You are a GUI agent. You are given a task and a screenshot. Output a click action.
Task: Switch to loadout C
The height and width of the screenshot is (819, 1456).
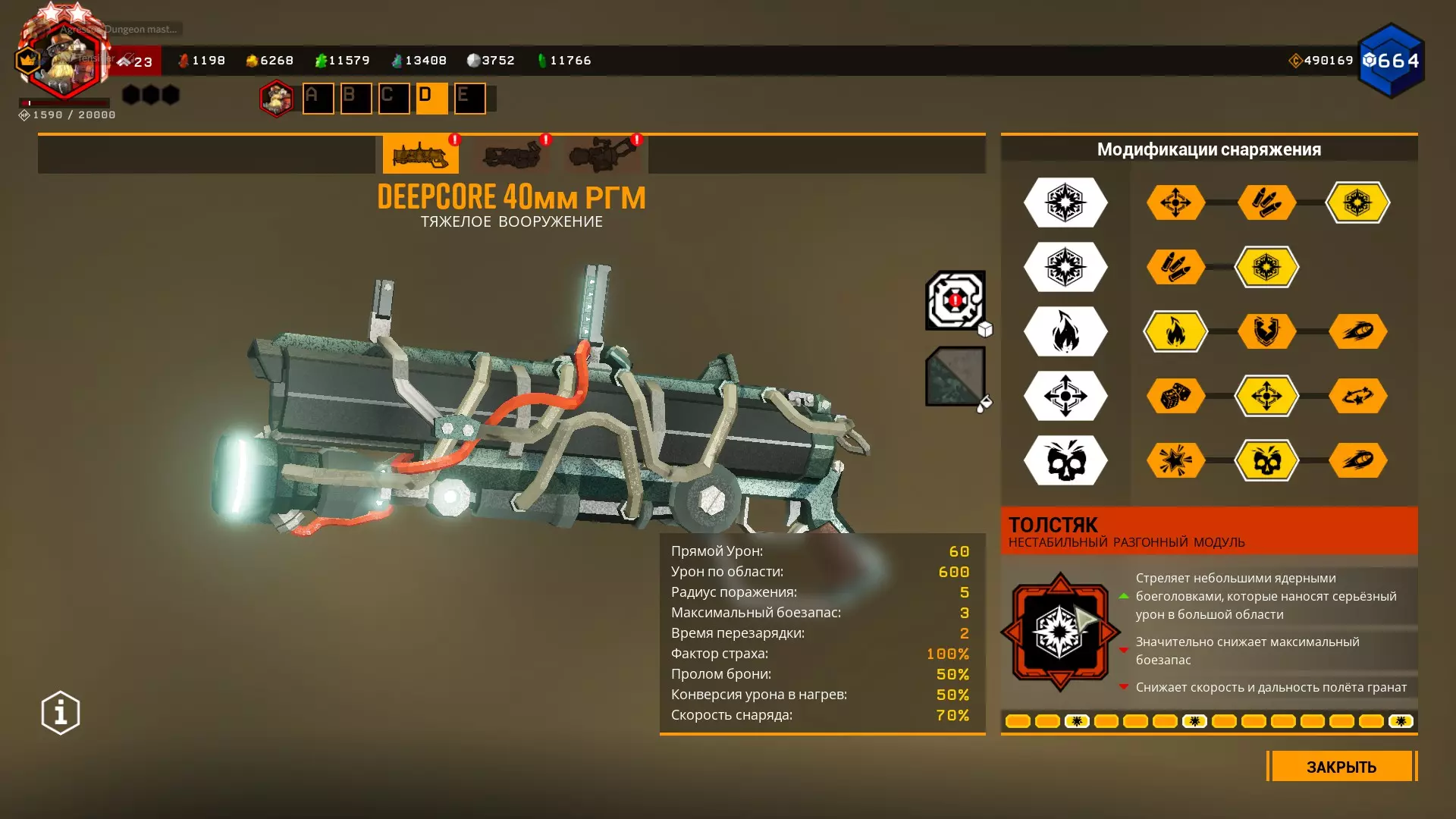tap(394, 98)
